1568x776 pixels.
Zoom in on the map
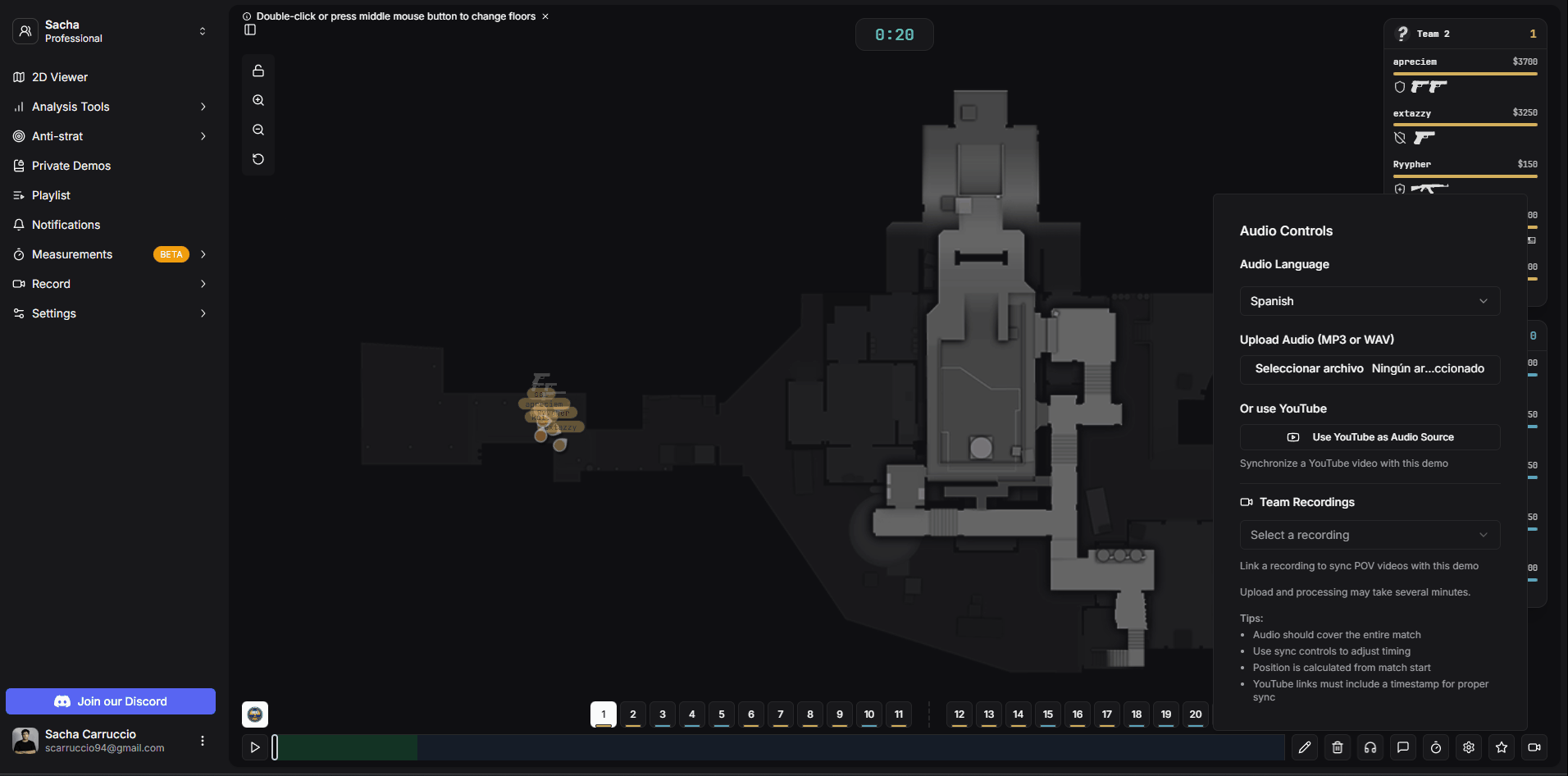(258, 100)
